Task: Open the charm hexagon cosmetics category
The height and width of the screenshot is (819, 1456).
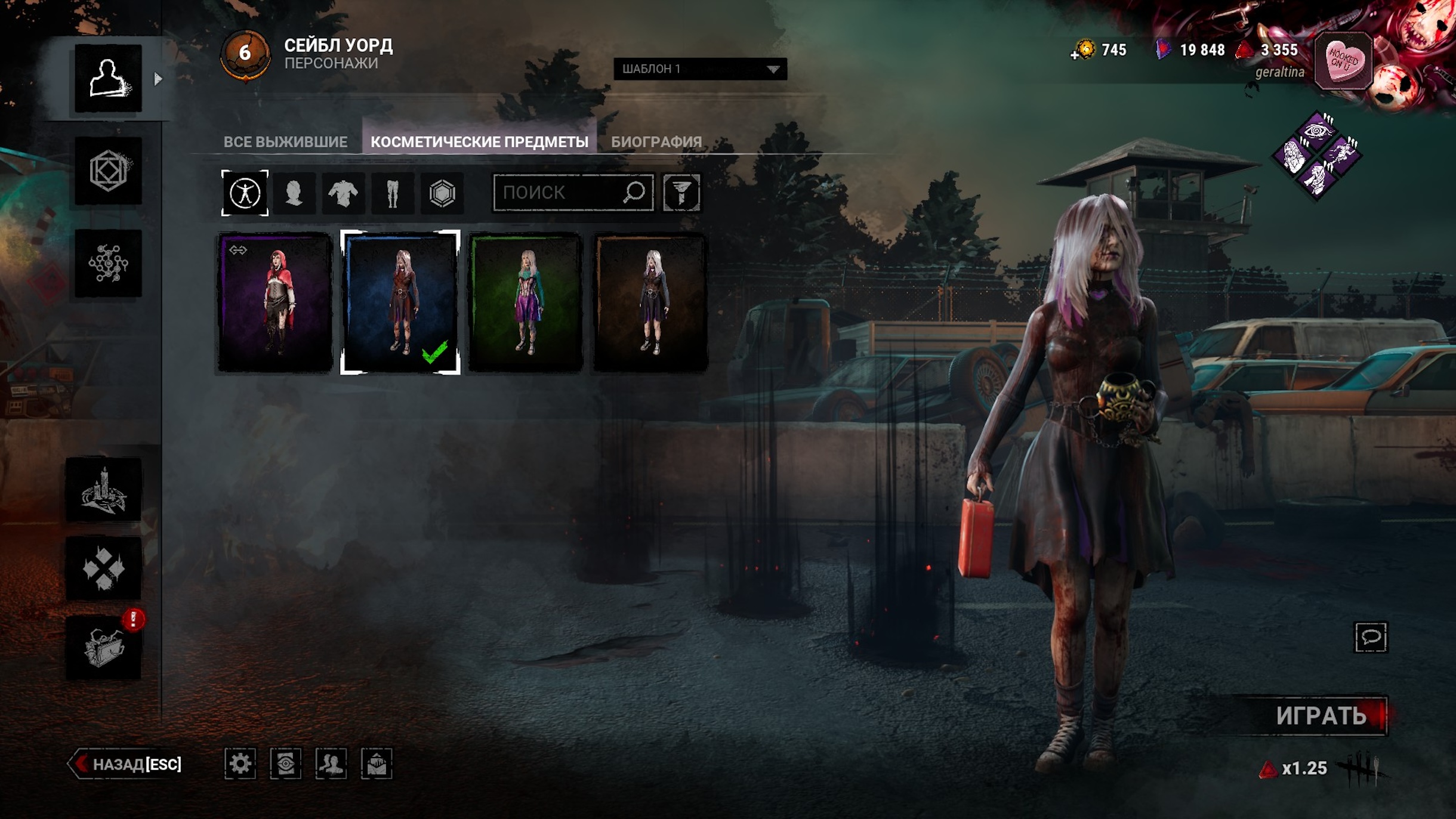Action: click(x=442, y=193)
